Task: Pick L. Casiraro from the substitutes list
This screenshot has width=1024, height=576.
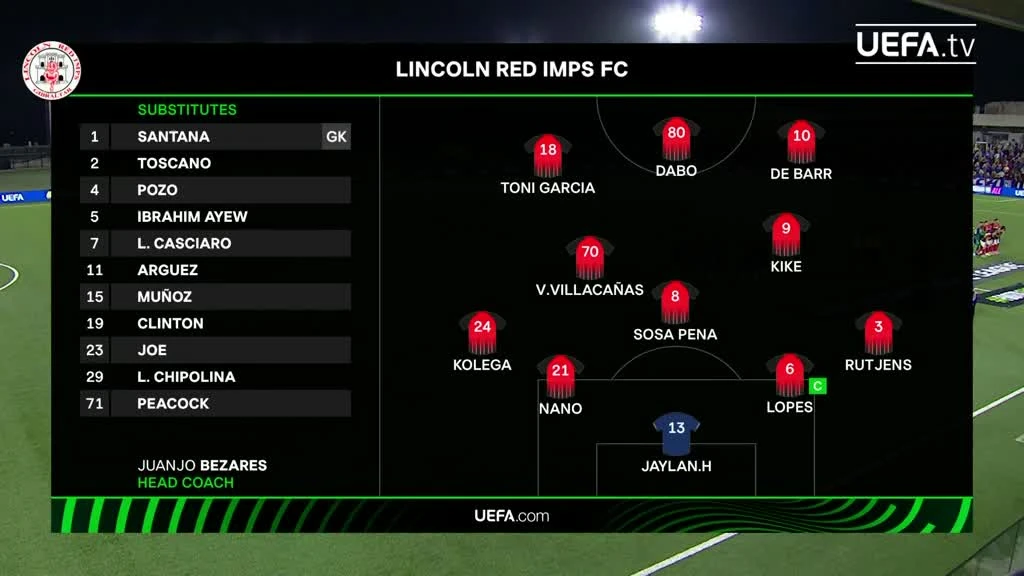Action: (x=215, y=244)
